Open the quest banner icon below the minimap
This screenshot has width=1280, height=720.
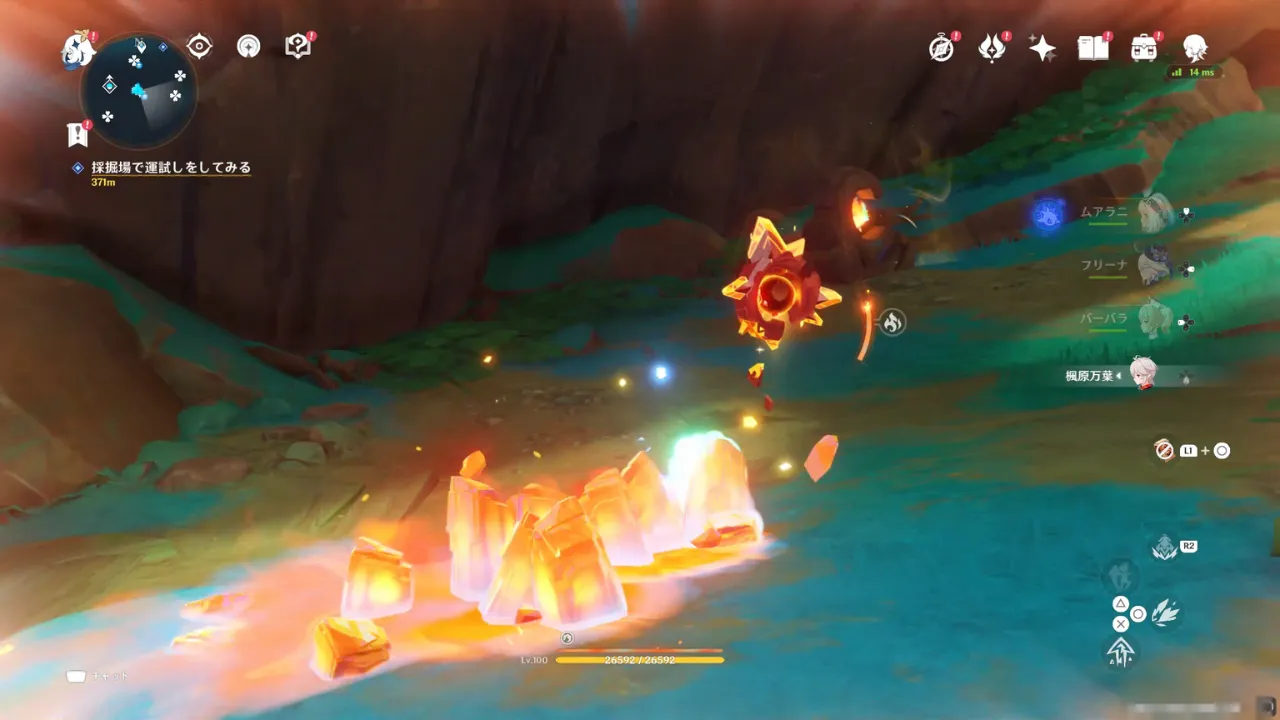tap(77, 133)
